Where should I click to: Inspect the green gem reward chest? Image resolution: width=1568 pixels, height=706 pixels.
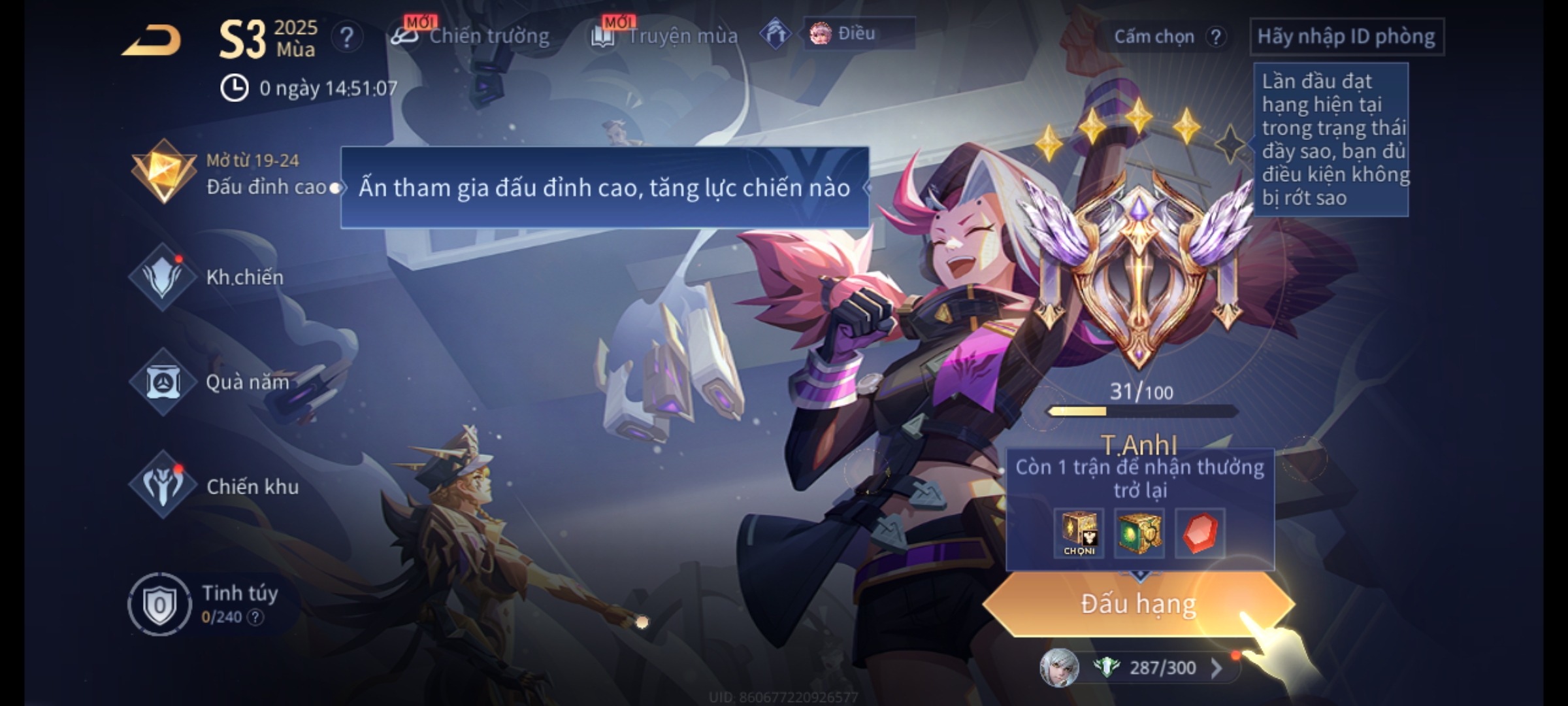coord(1139,533)
